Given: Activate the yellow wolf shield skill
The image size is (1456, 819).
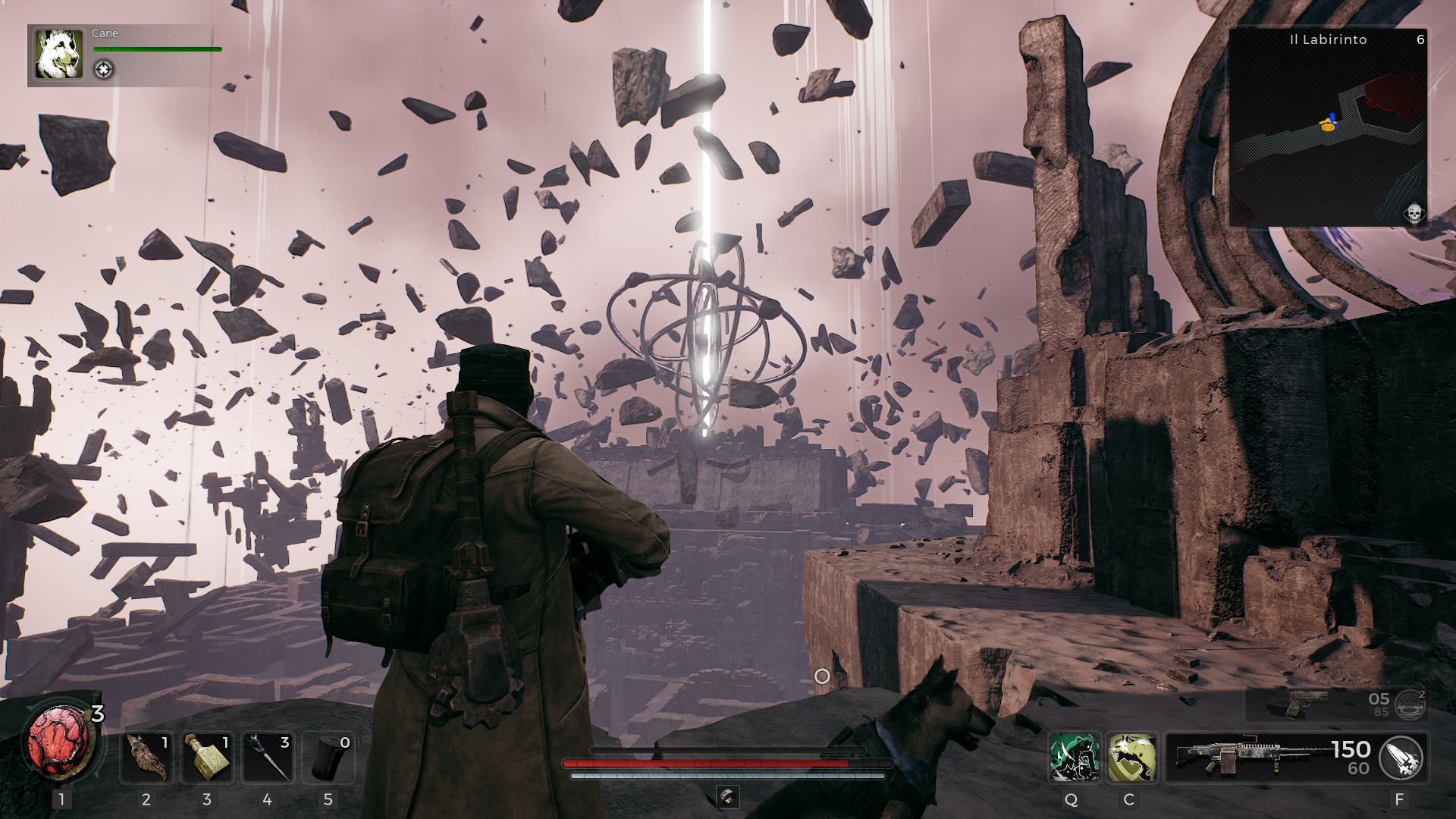Looking at the screenshot, I should pyautogui.click(x=1131, y=757).
